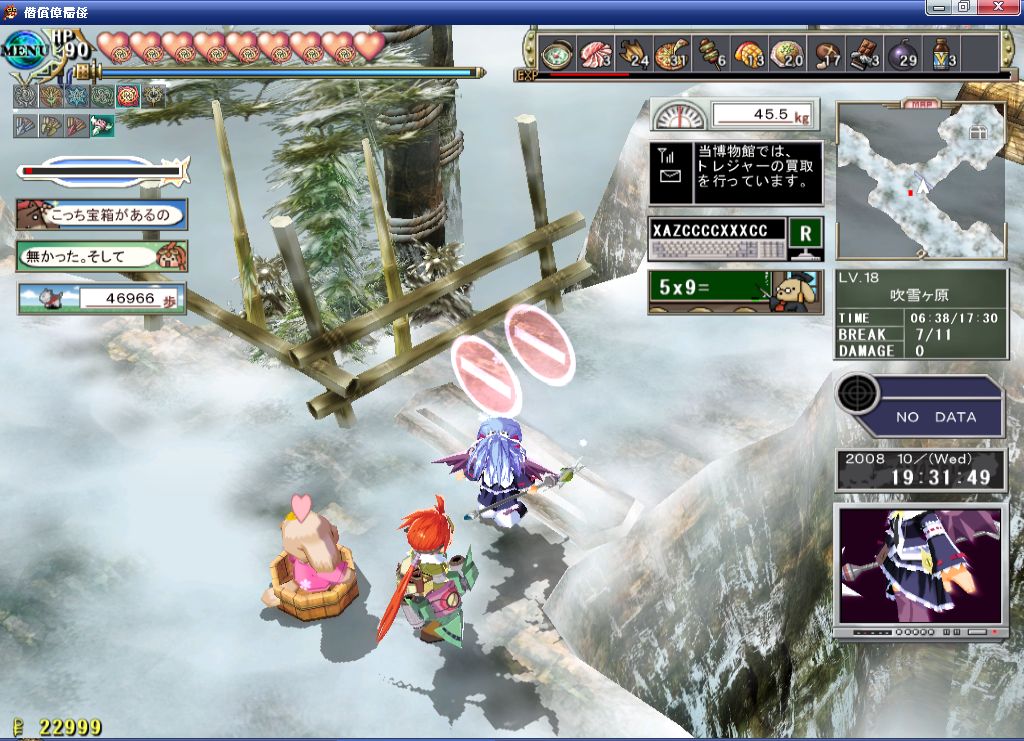Click the treasure chest marker on minimap

(x=977, y=131)
